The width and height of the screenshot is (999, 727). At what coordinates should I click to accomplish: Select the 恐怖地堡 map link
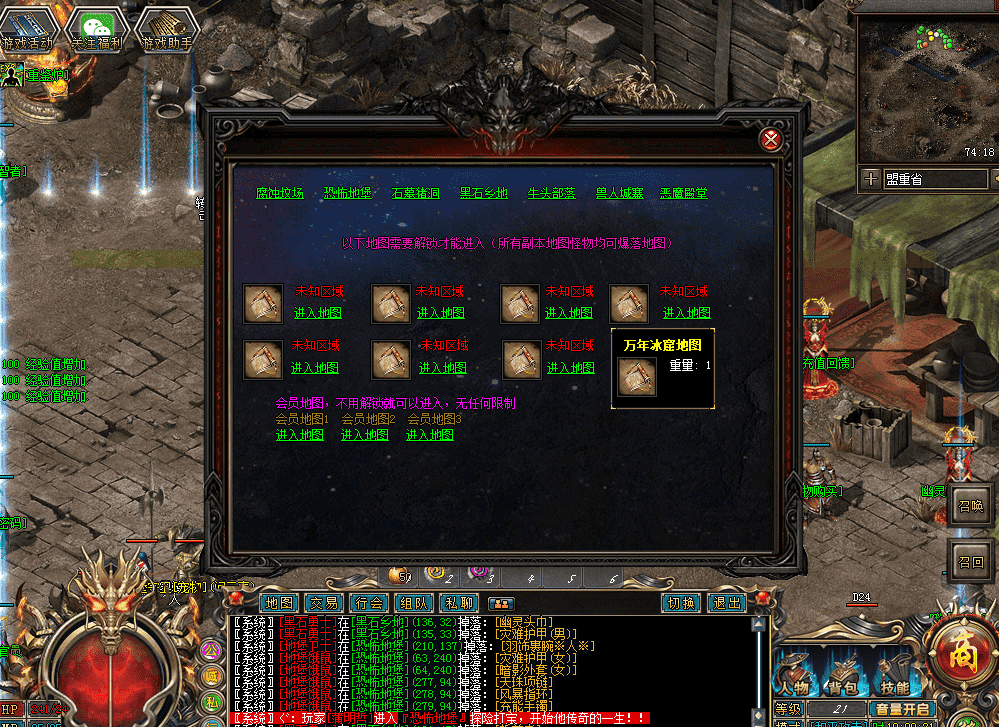click(347, 193)
